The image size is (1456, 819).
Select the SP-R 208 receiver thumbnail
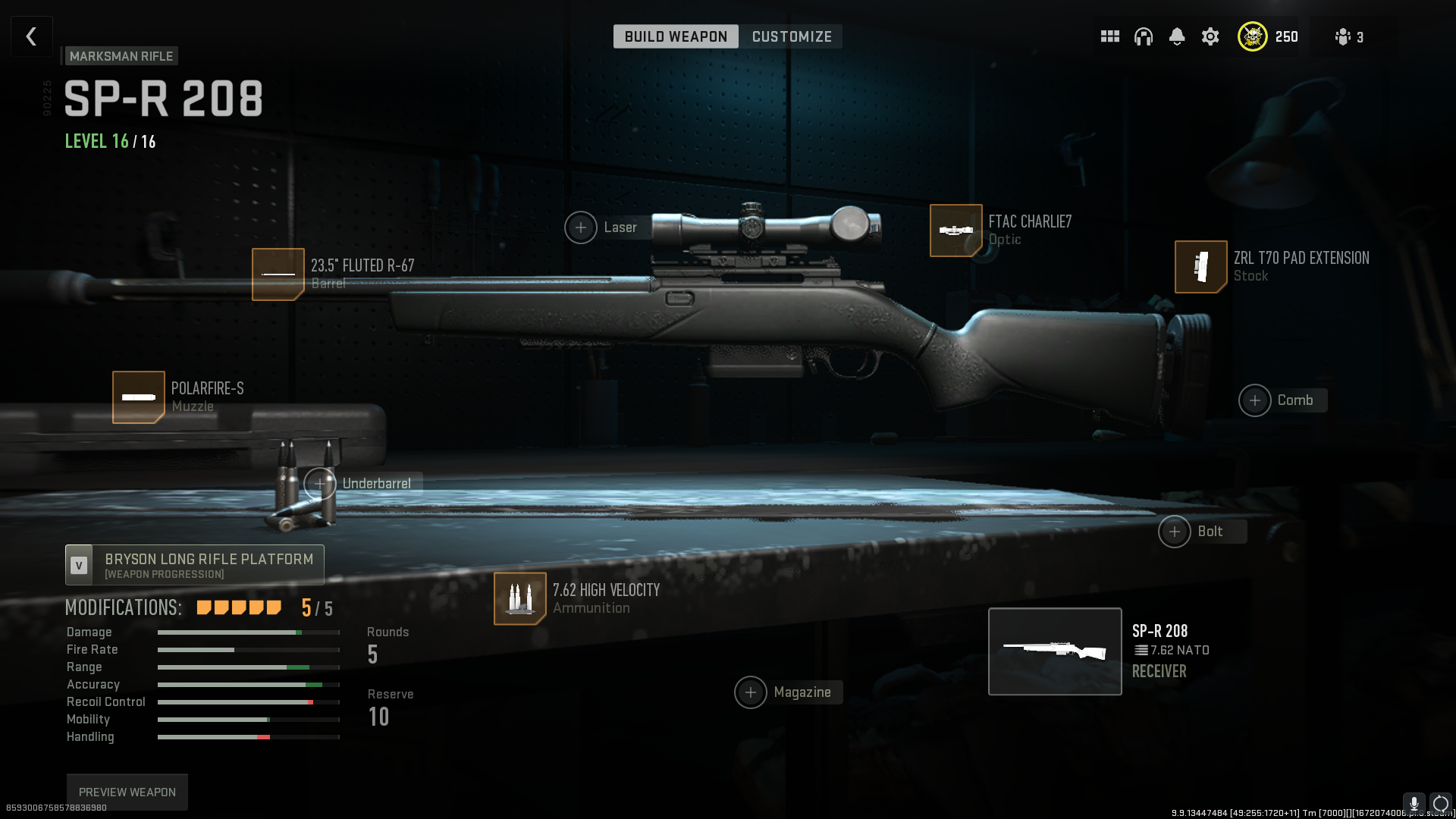[x=1055, y=651]
